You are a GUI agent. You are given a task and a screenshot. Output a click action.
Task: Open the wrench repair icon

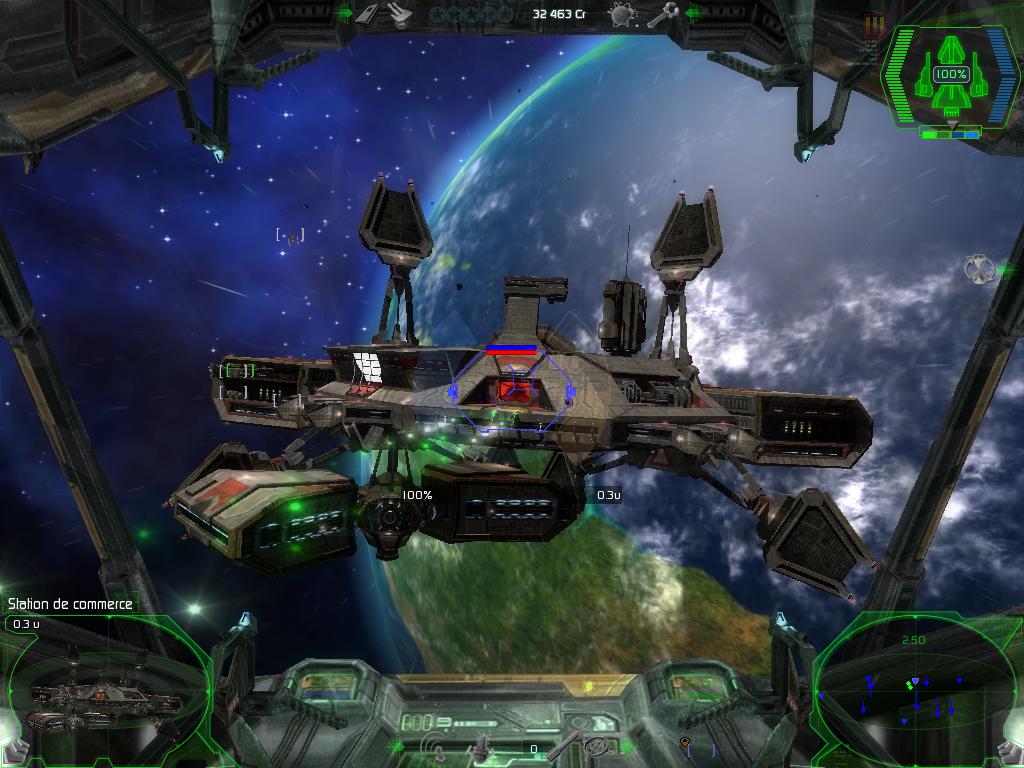tap(662, 14)
